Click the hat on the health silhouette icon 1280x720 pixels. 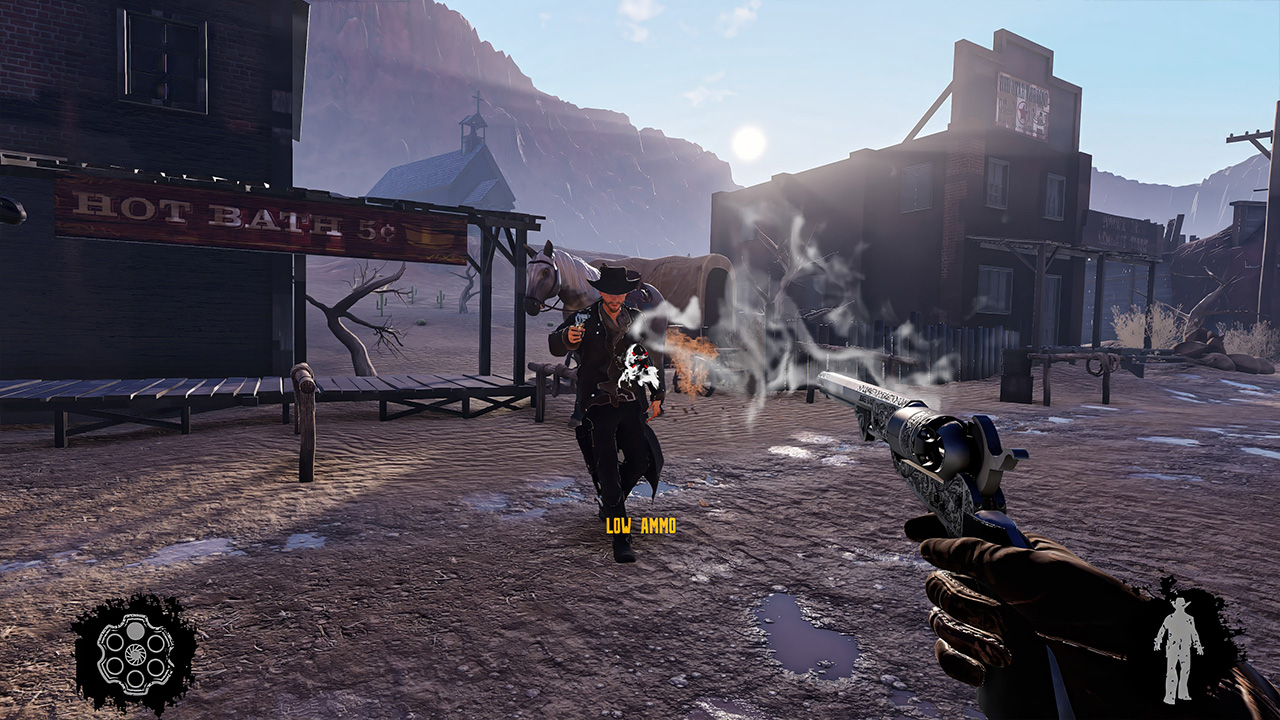pos(1180,603)
